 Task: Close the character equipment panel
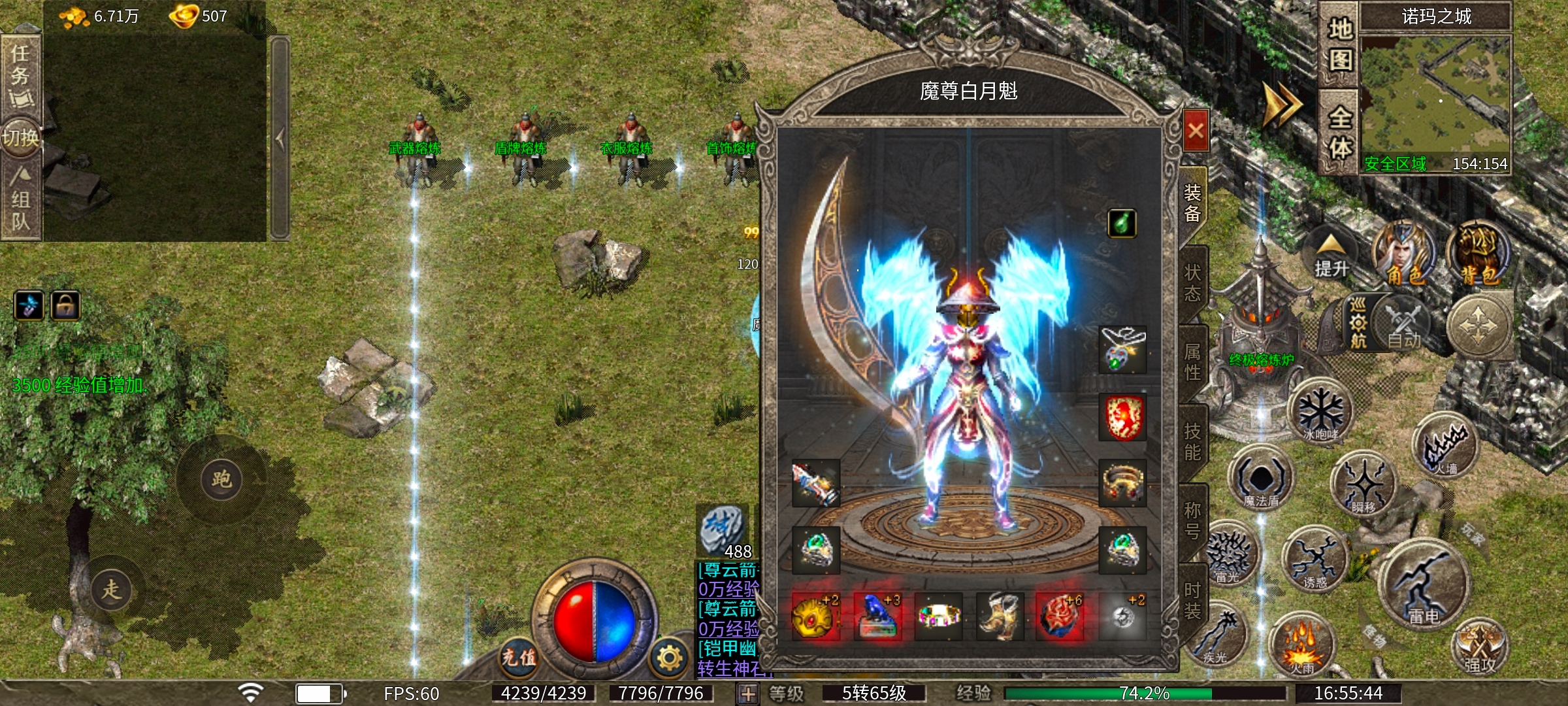click(x=1196, y=131)
